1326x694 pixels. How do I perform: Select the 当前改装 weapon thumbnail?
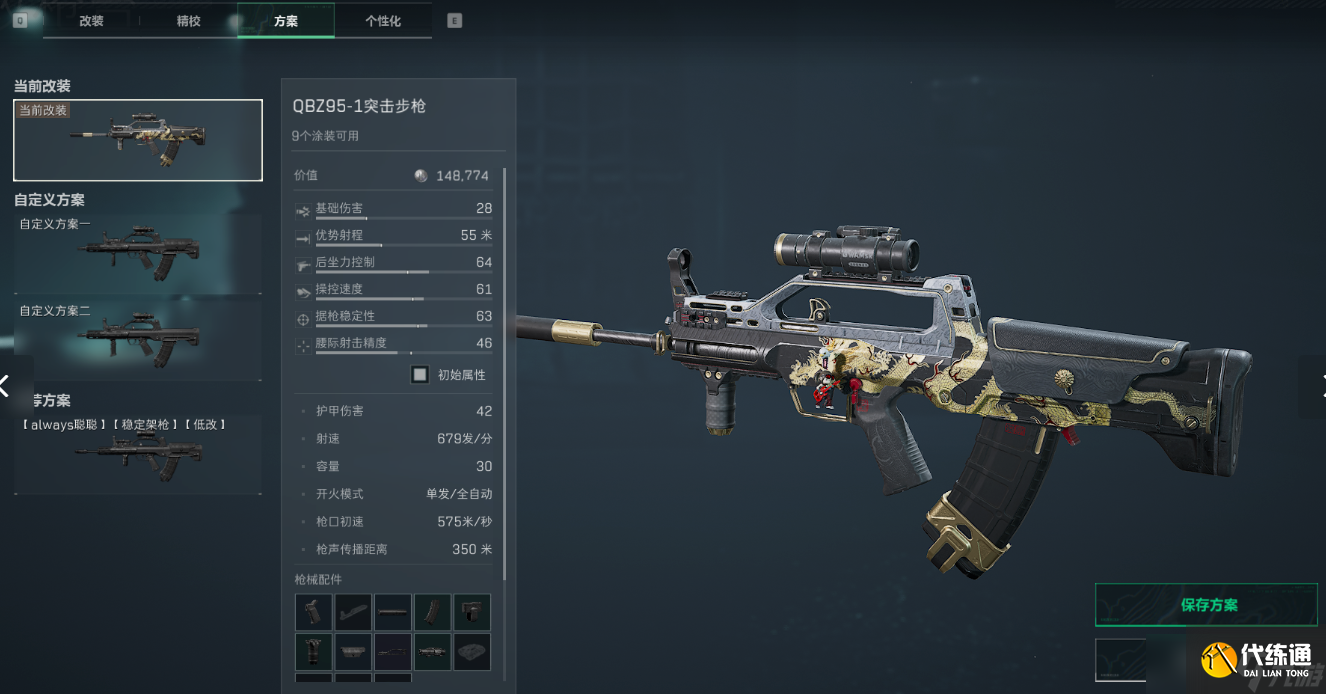tap(138, 140)
